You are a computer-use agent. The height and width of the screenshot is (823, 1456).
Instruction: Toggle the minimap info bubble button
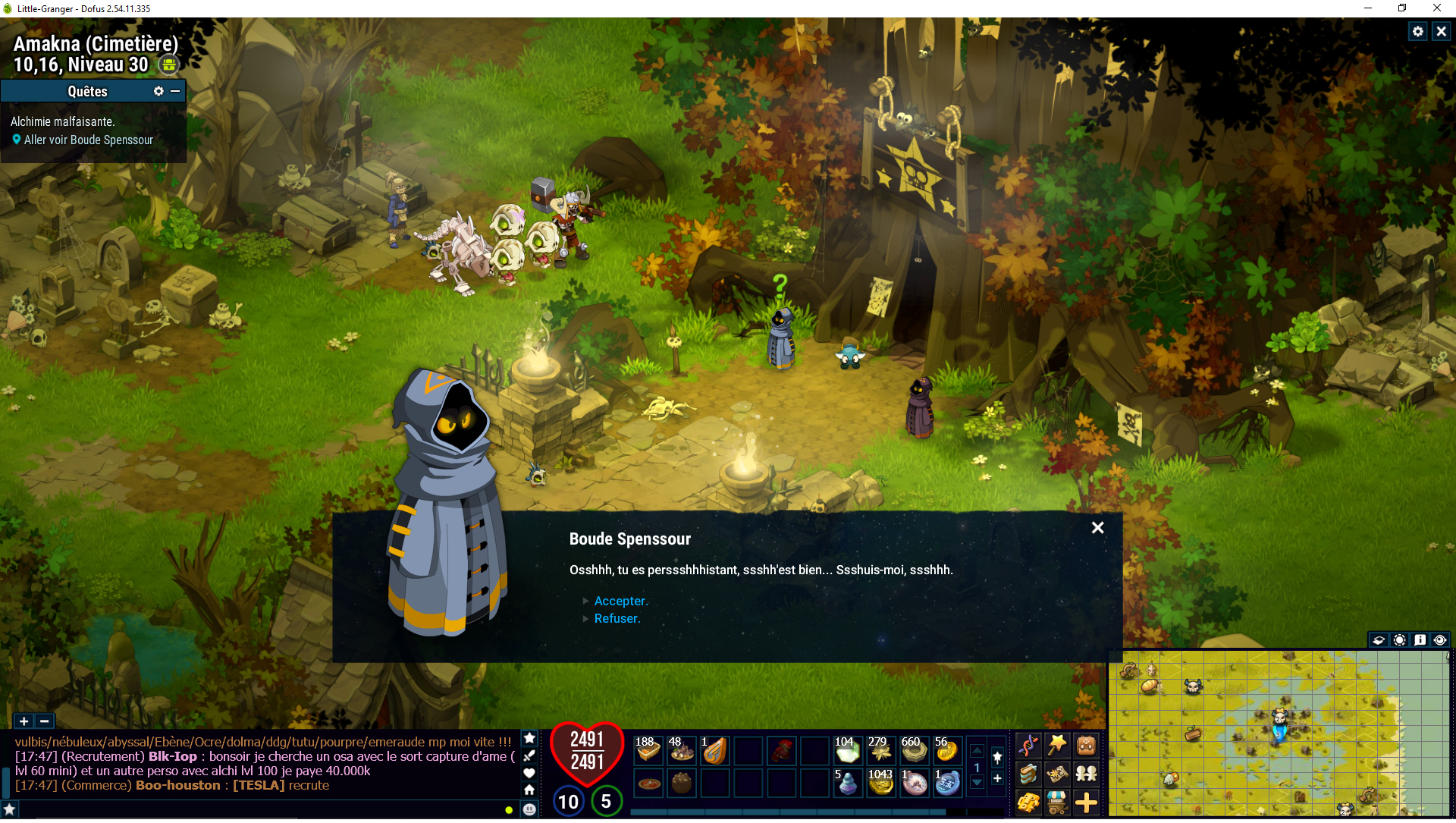pyautogui.click(x=1420, y=640)
